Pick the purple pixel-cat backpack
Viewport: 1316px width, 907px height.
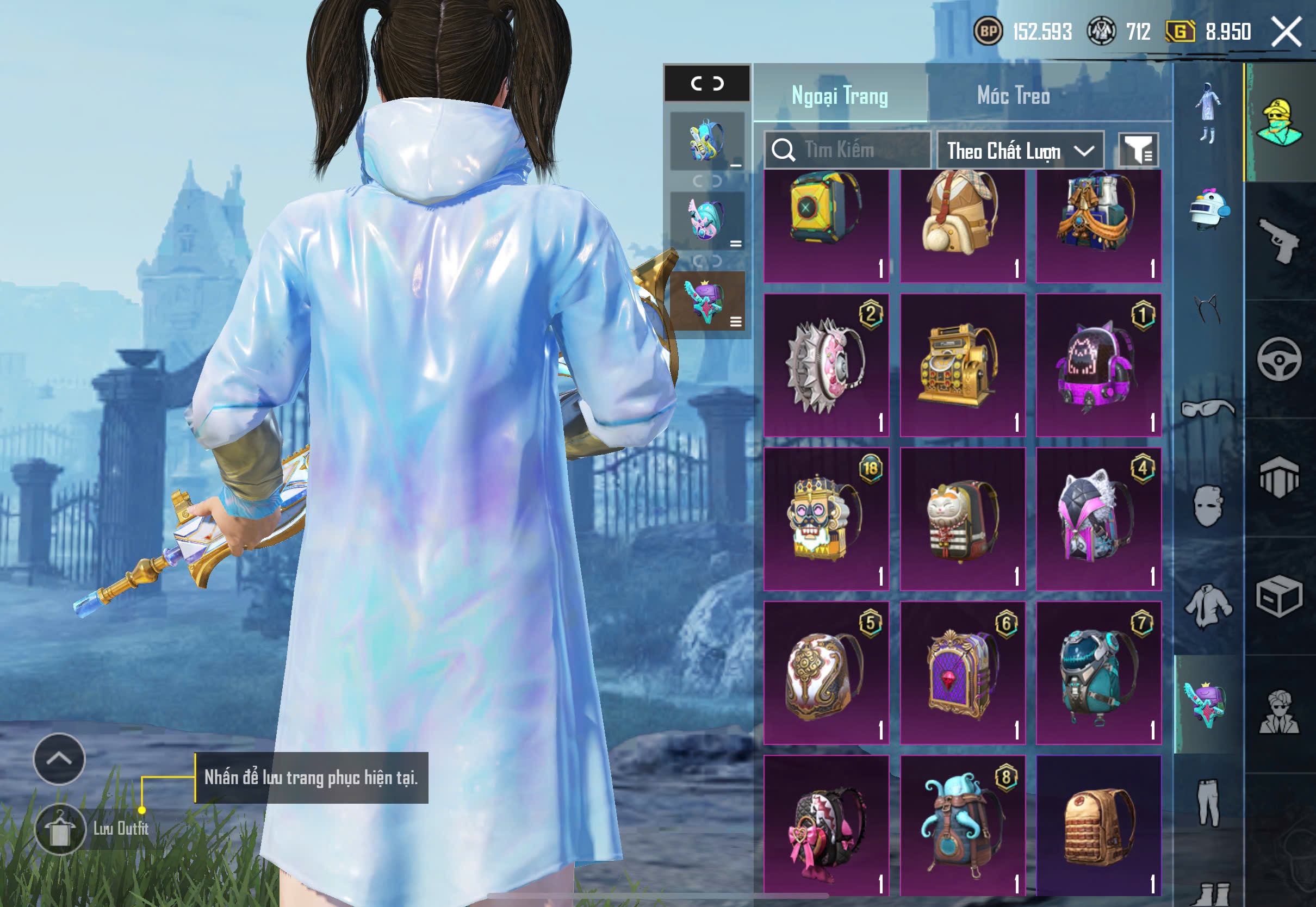(x=1098, y=365)
